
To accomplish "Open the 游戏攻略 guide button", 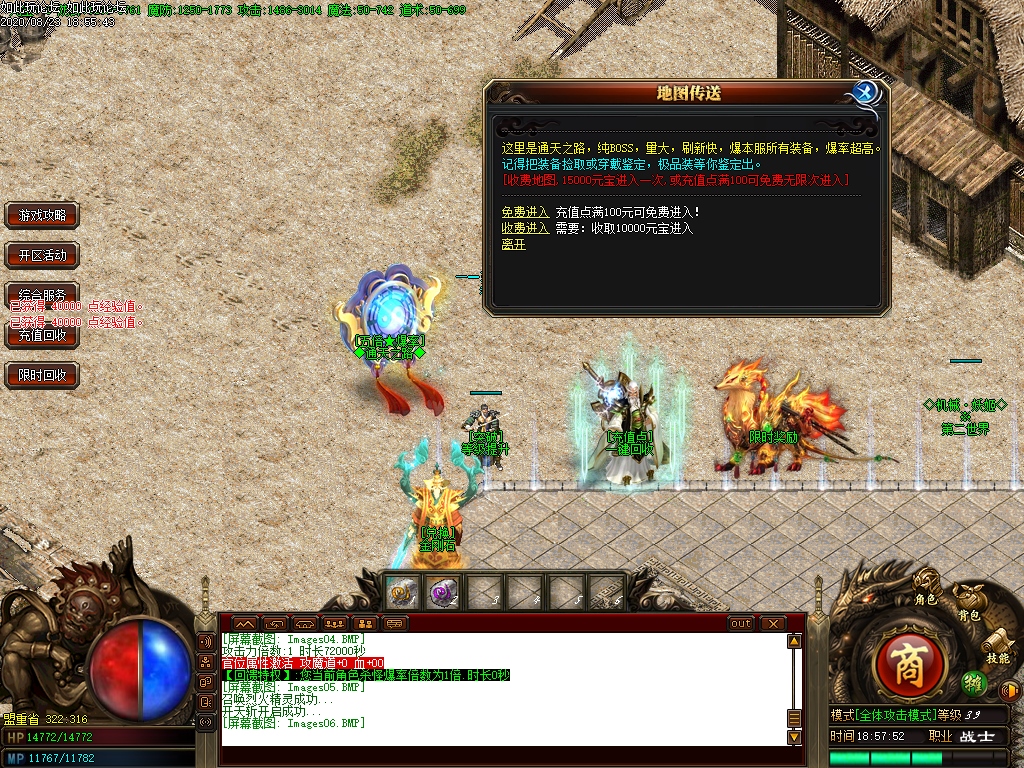I will tap(42, 215).
